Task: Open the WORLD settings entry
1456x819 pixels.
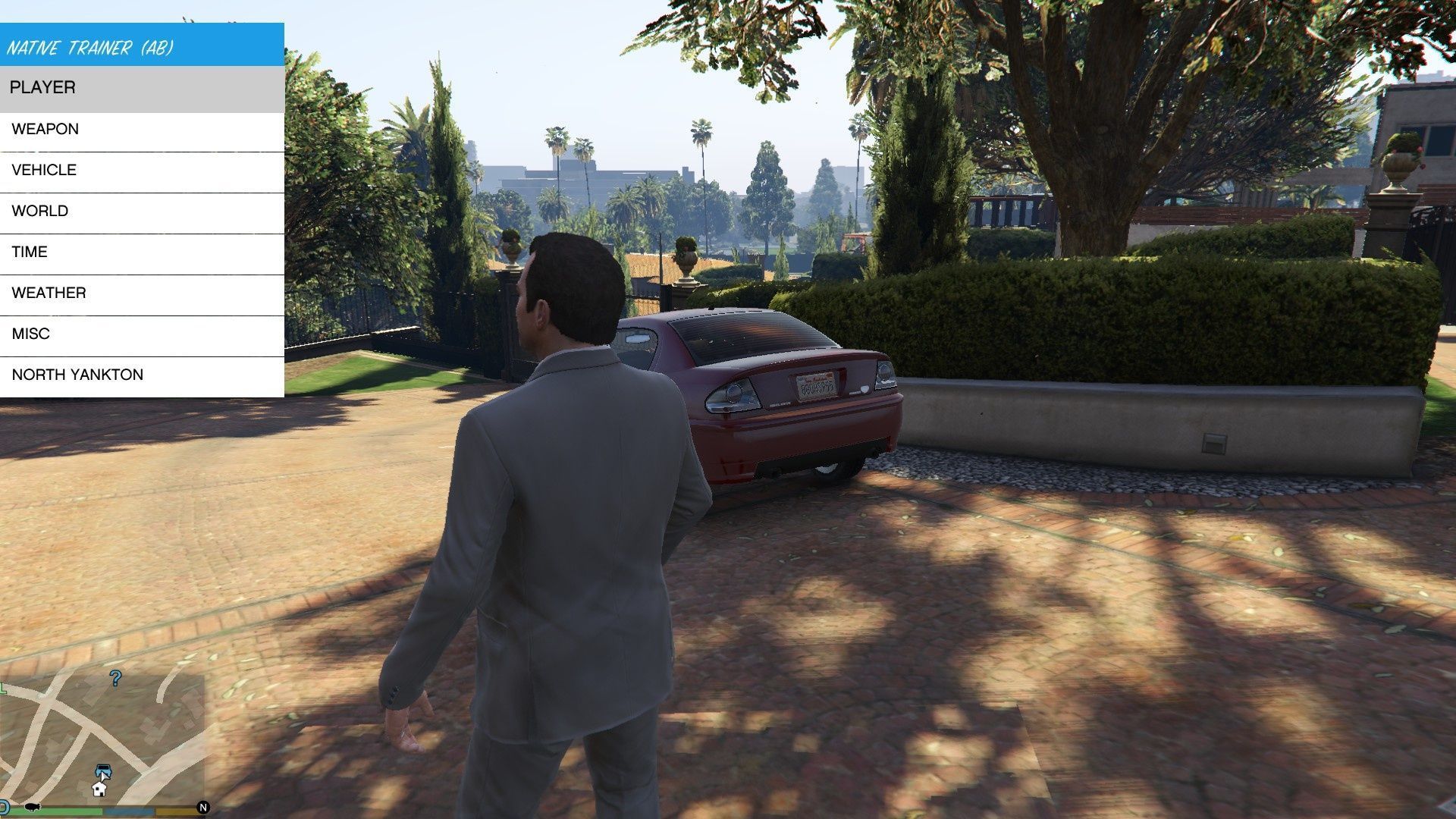Action: click(142, 212)
